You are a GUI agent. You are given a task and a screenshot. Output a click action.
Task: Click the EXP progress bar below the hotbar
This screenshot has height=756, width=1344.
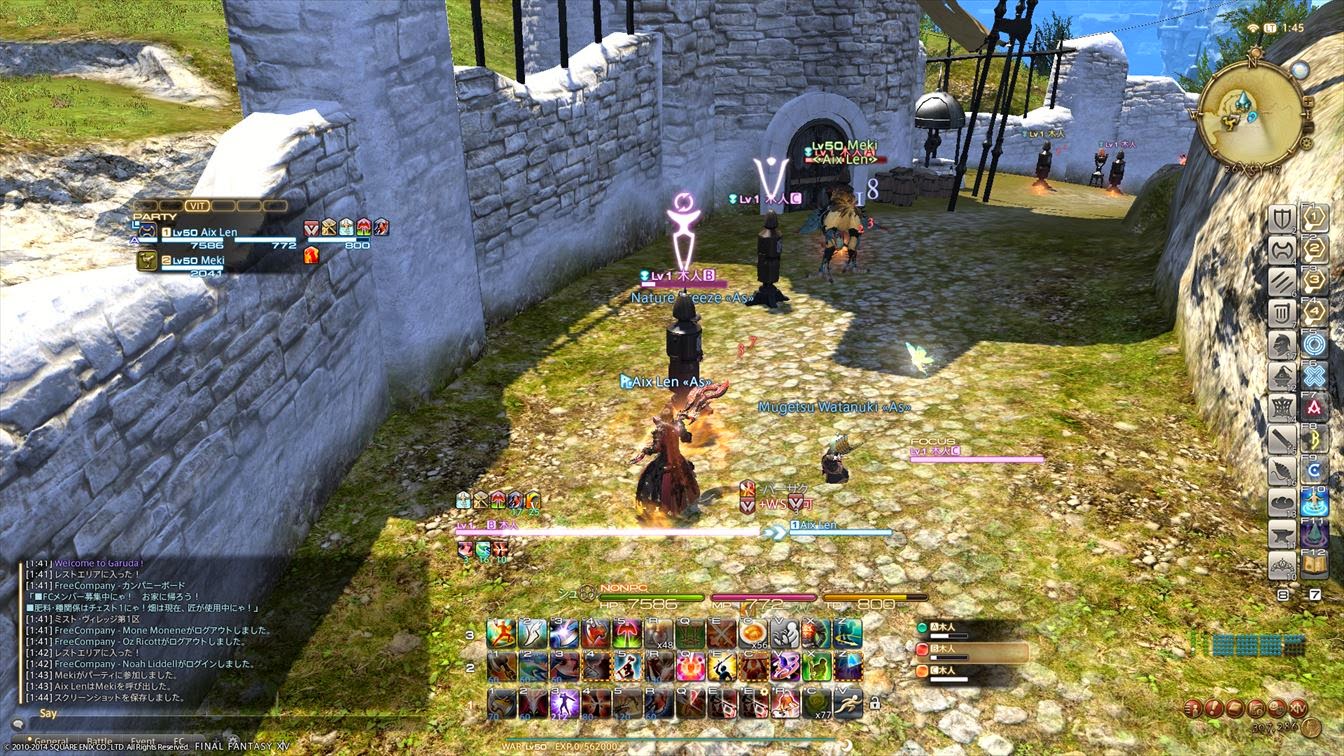[675, 740]
